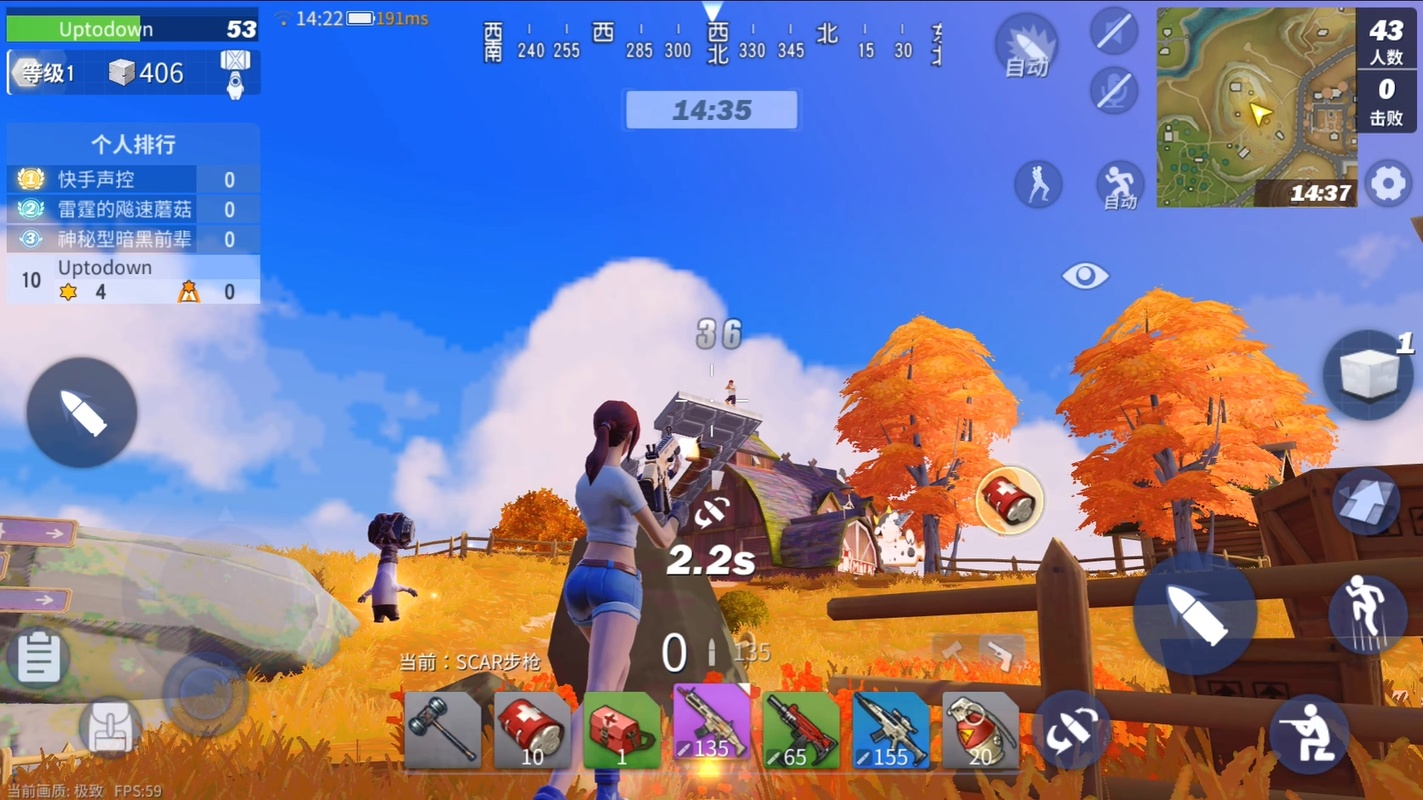Toggle the free-look eye icon

pos(1085,275)
